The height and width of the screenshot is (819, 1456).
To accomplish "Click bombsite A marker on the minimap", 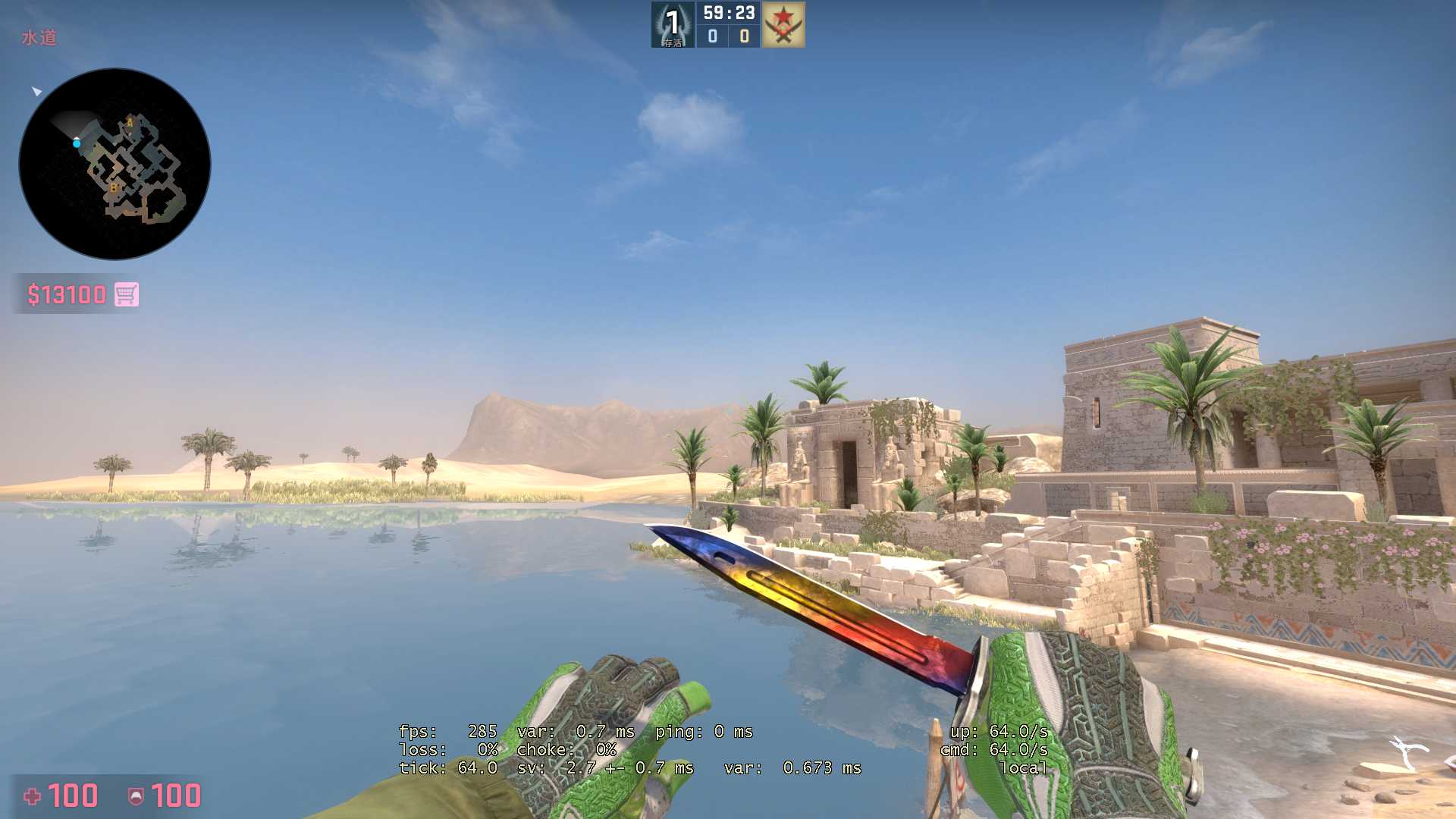I will [x=130, y=123].
